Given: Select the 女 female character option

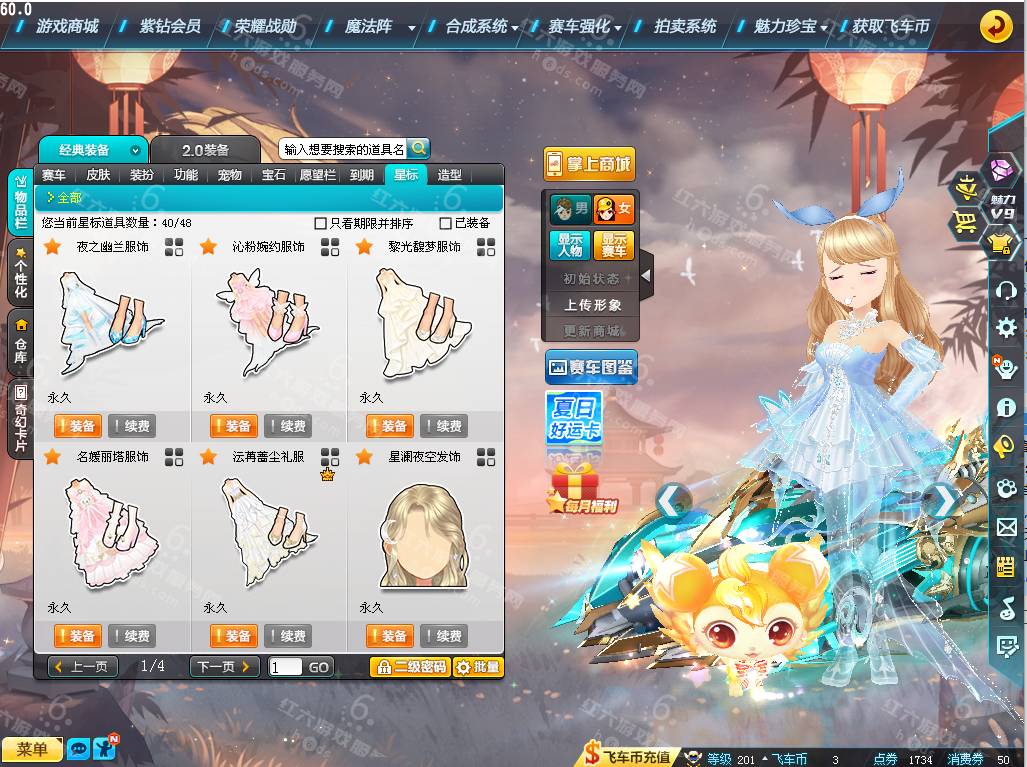Looking at the screenshot, I should click(x=614, y=210).
